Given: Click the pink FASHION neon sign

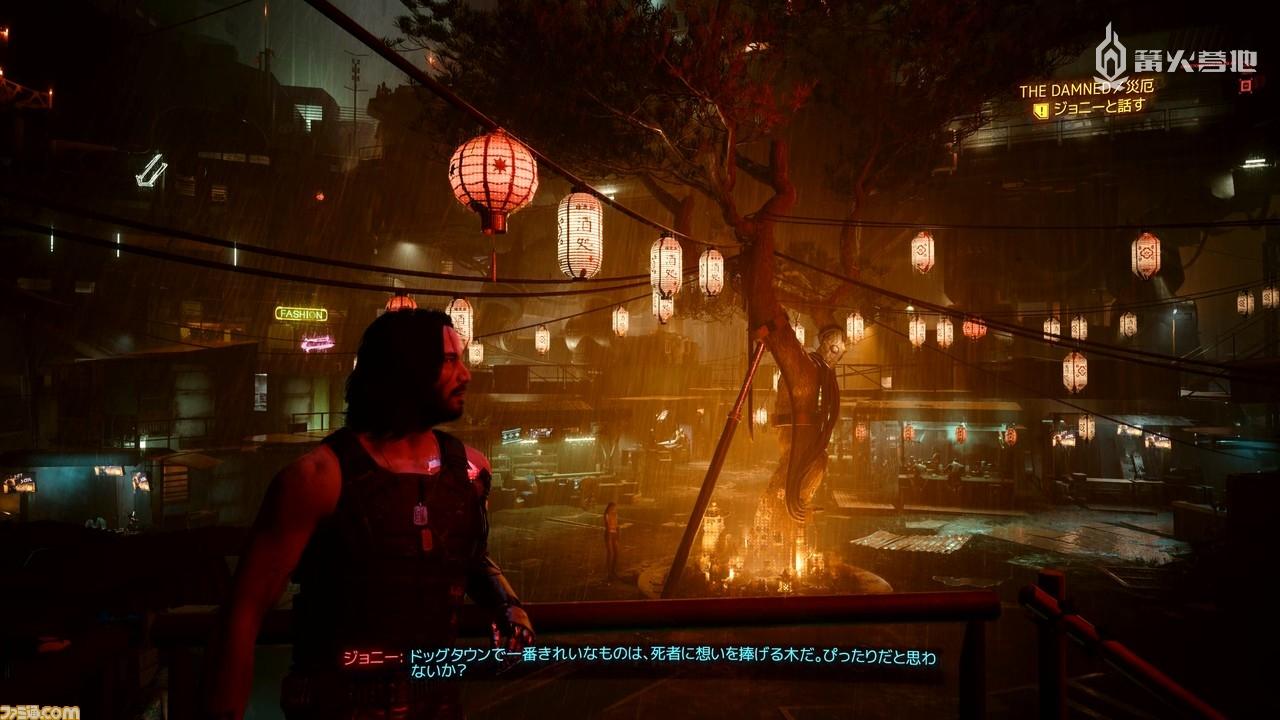Looking at the screenshot, I should [303, 313].
